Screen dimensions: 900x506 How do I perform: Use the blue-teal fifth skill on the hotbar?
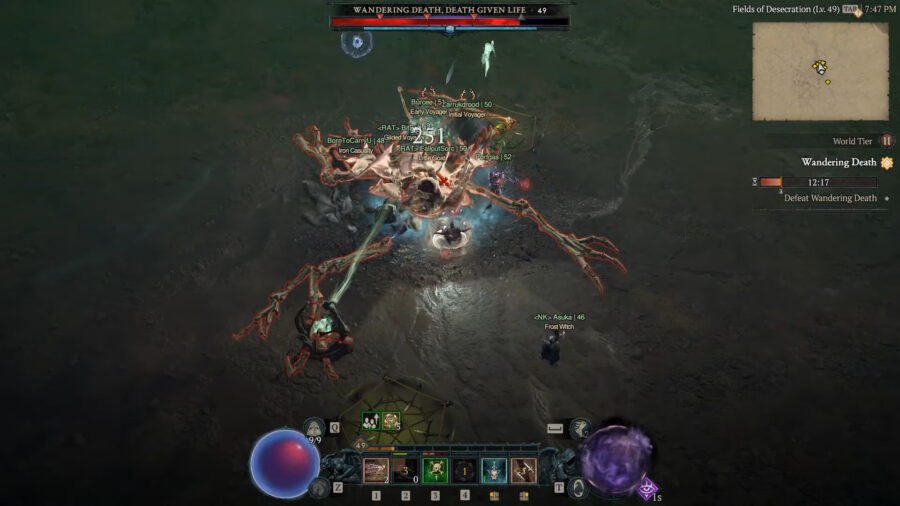click(x=494, y=470)
